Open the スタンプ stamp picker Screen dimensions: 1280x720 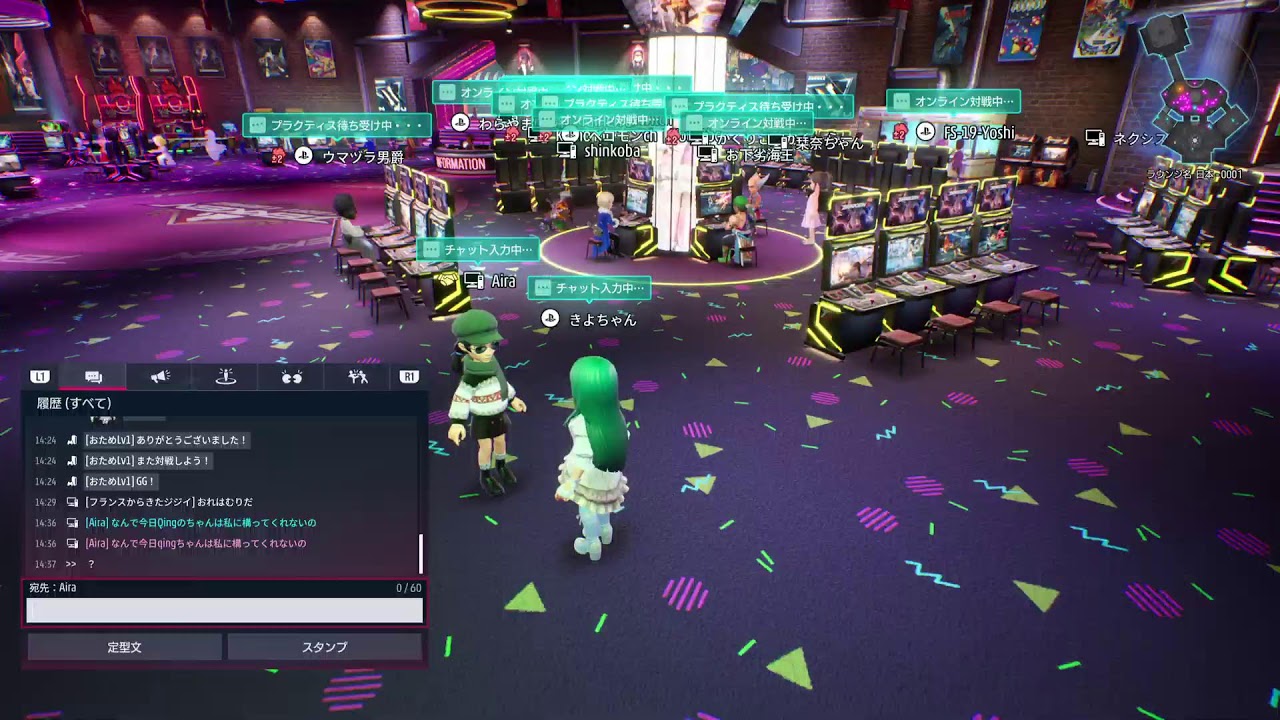pyautogui.click(x=325, y=647)
